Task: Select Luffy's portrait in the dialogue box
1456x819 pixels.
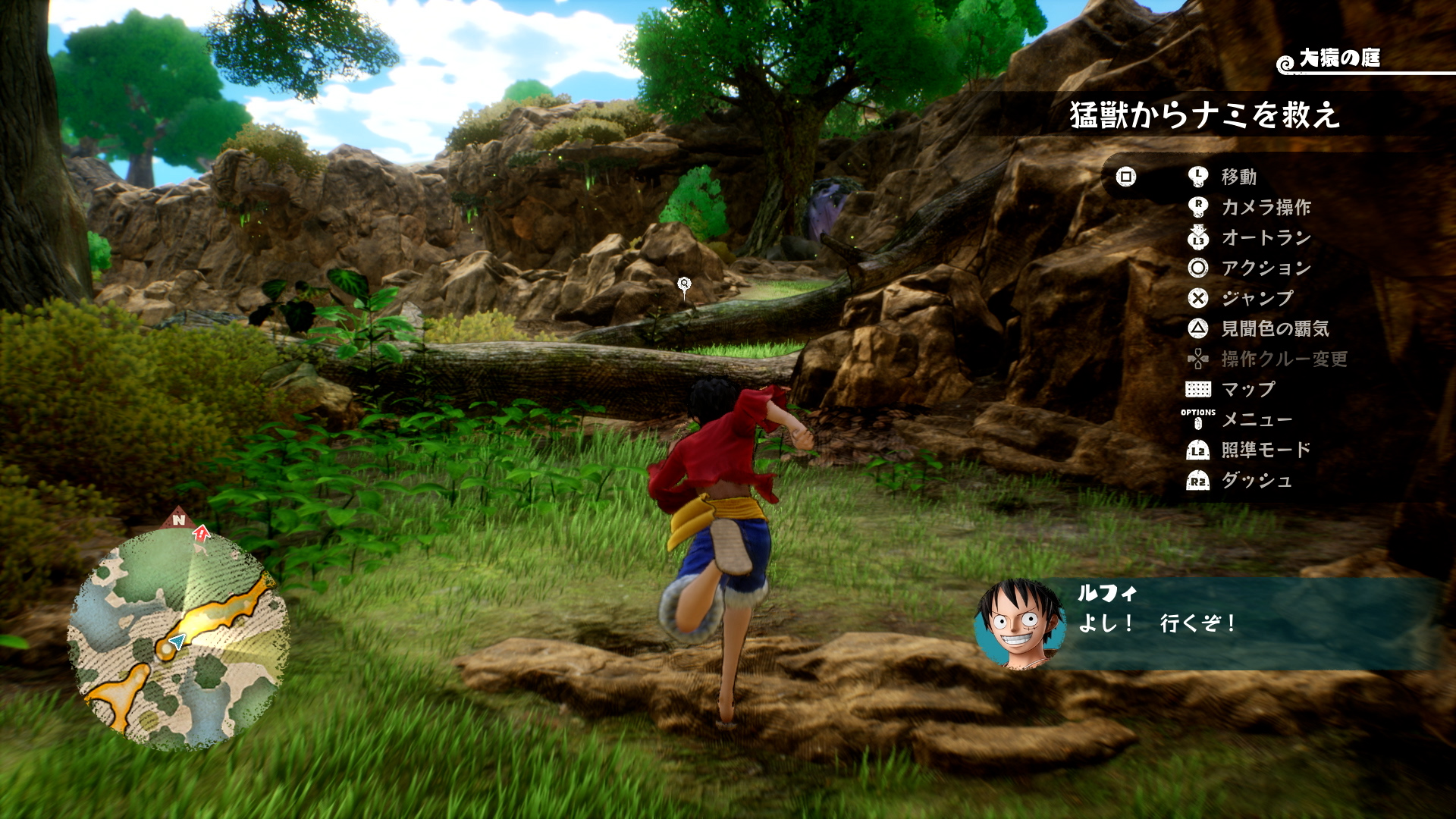Action: click(1019, 624)
